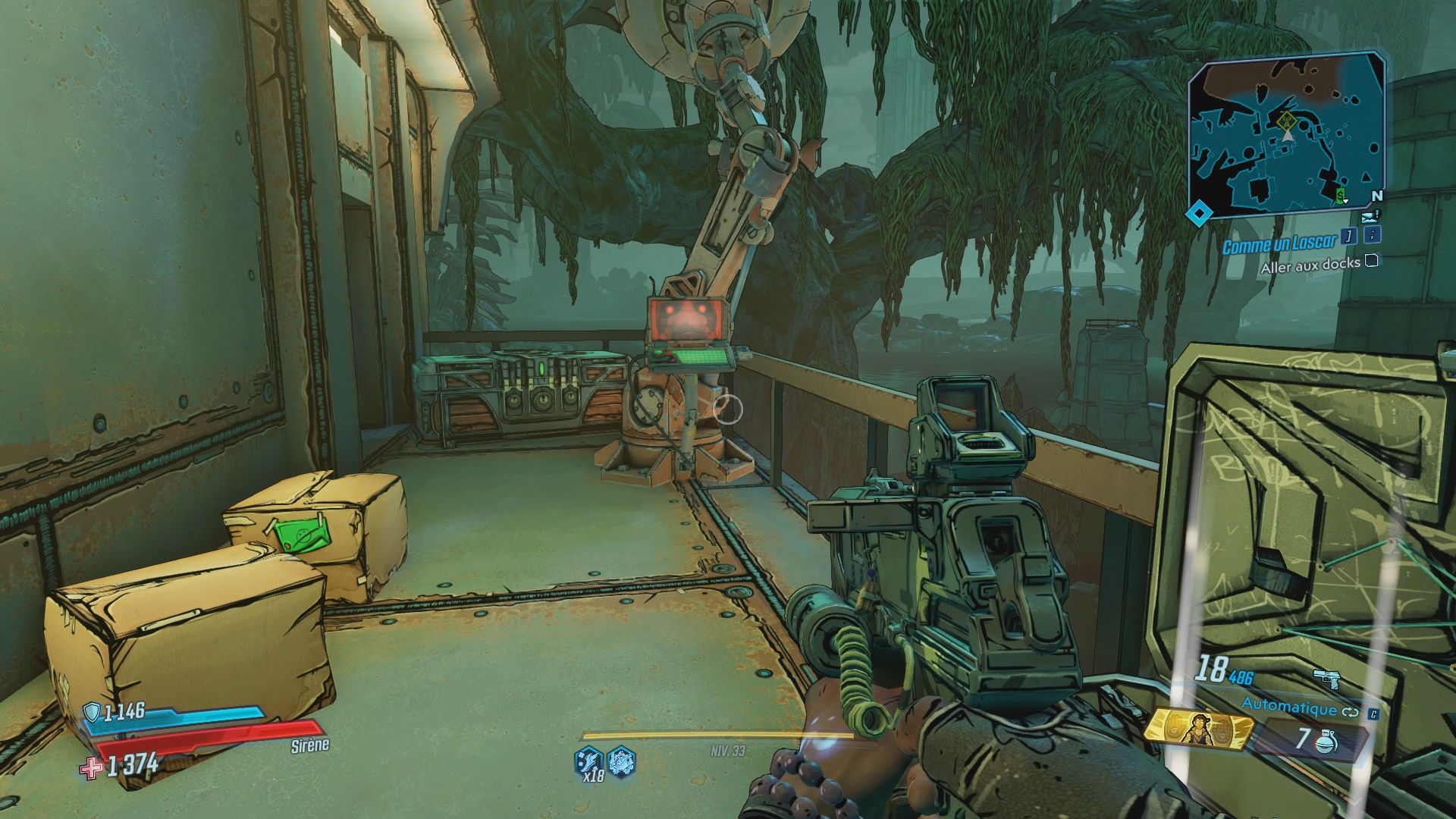Inspect the frost snowflake buff icon

[621, 760]
